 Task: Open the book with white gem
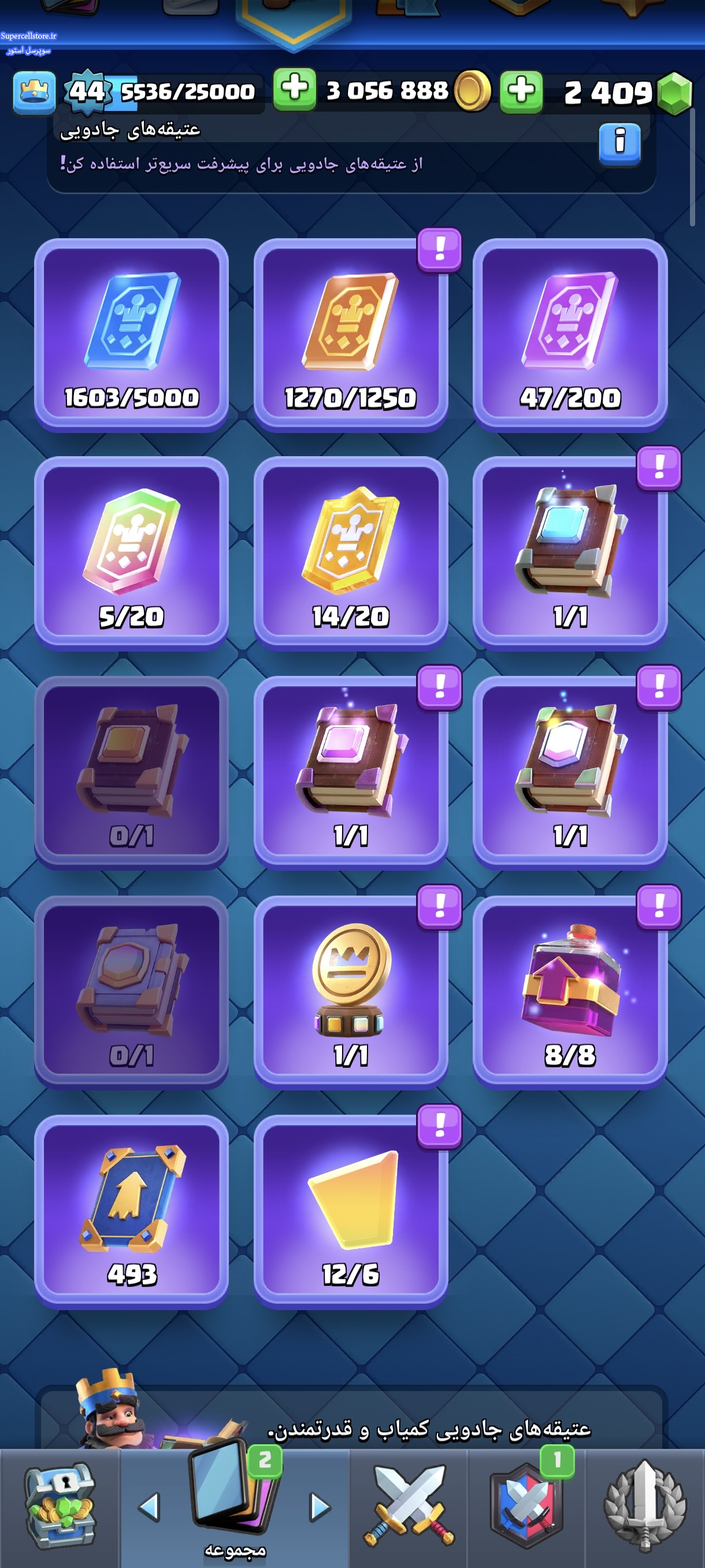[x=570, y=772]
